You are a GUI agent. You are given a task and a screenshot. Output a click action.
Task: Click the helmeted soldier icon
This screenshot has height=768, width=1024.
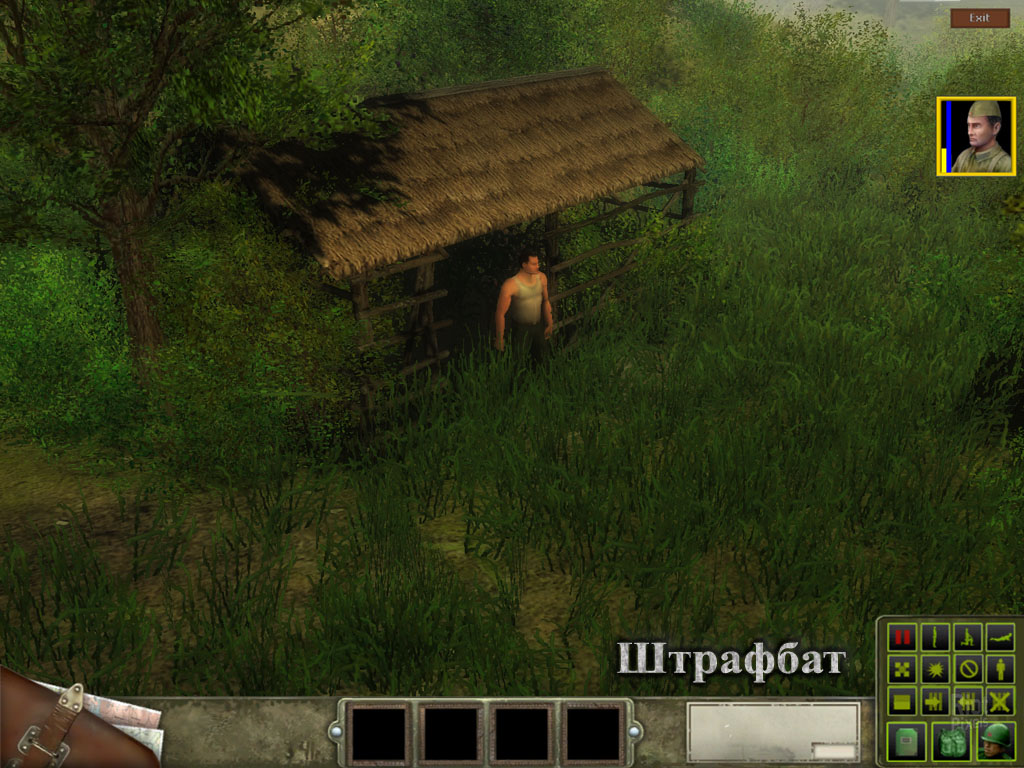pyautogui.click(x=996, y=741)
